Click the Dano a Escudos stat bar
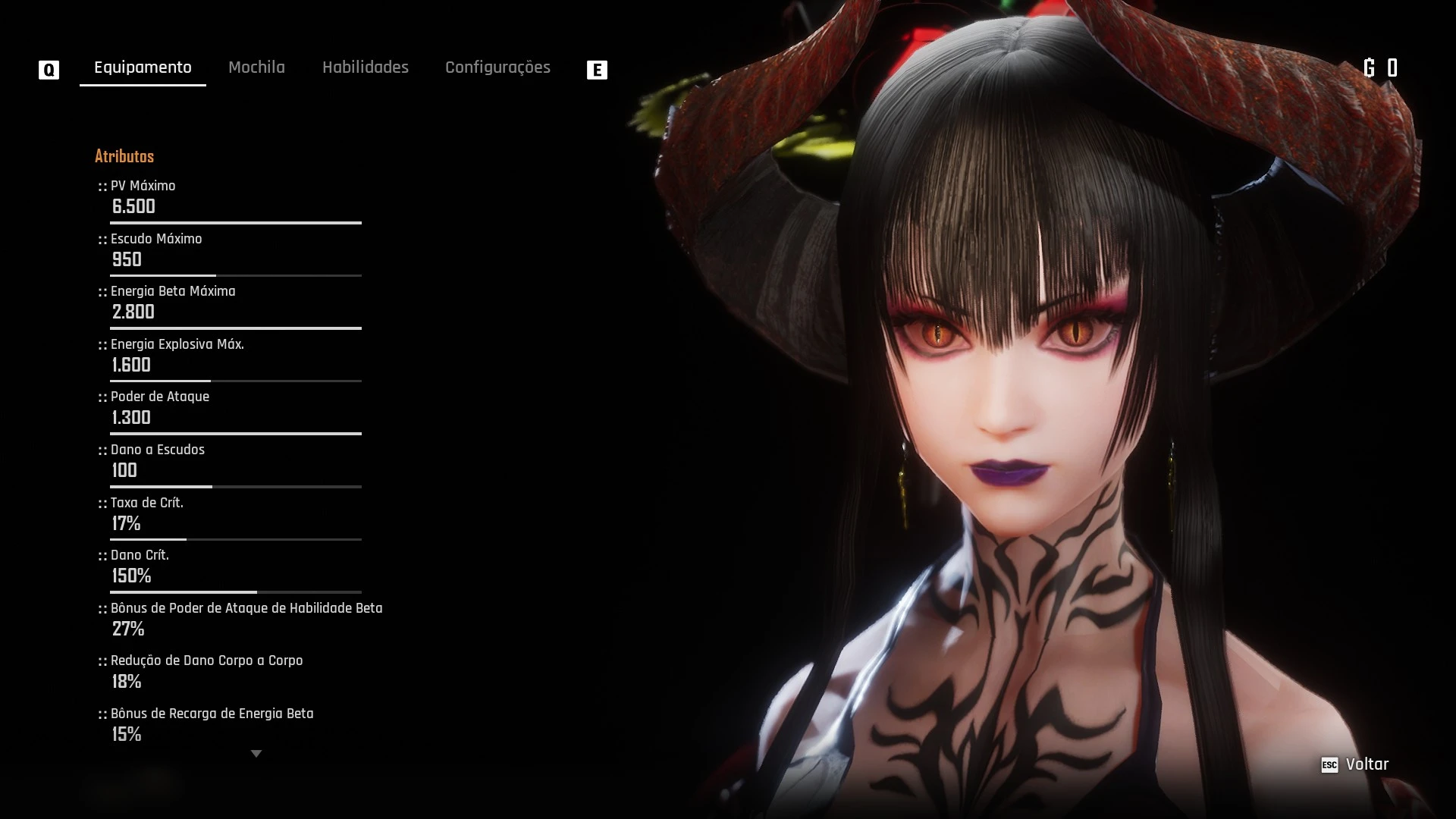The width and height of the screenshot is (1456, 819). pyautogui.click(x=235, y=486)
